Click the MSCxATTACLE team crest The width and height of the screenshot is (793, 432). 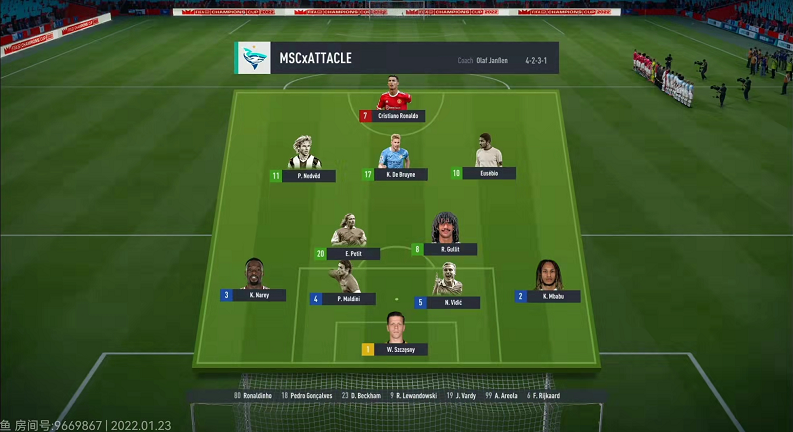pyautogui.click(x=254, y=58)
